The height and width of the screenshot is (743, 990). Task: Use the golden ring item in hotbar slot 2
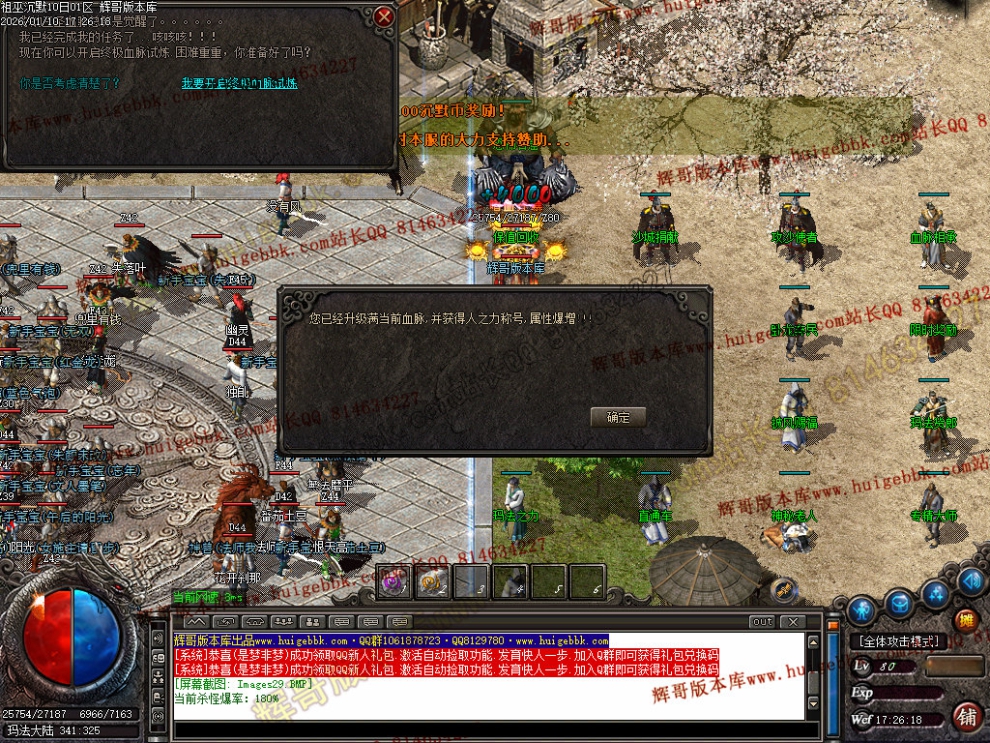coord(432,582)
